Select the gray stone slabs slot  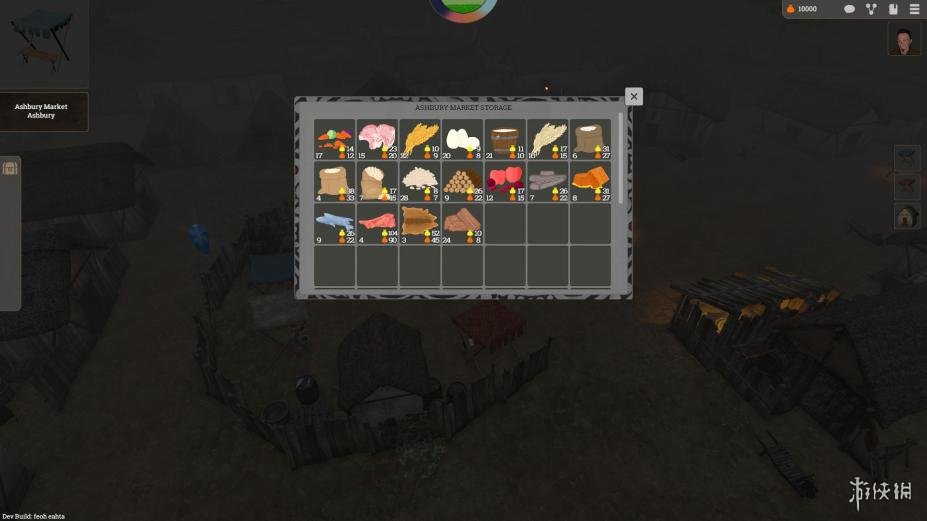point(548,182)
